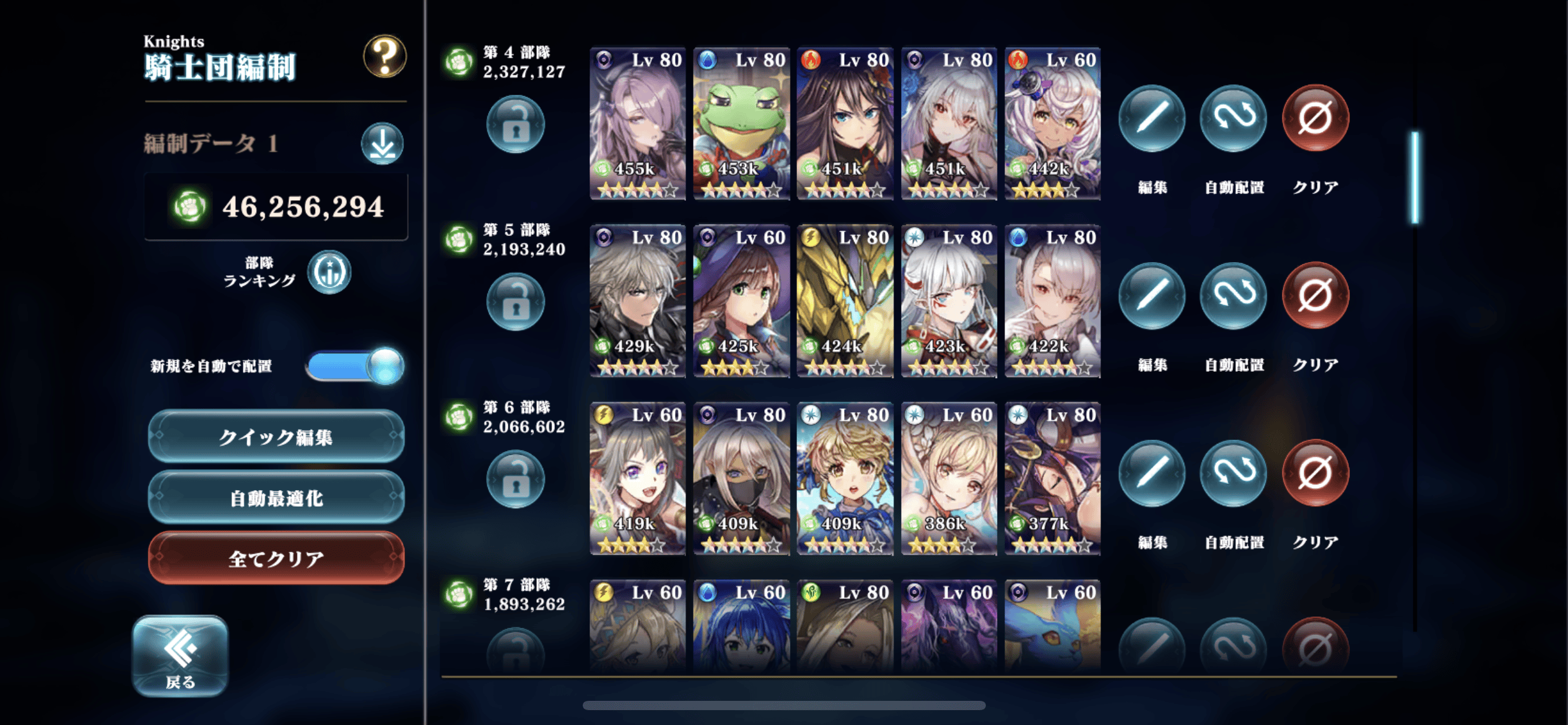1568x725 pixels.
Task: Clear squad 6 with the red クリア button
Action: (x=1315, y=473)
